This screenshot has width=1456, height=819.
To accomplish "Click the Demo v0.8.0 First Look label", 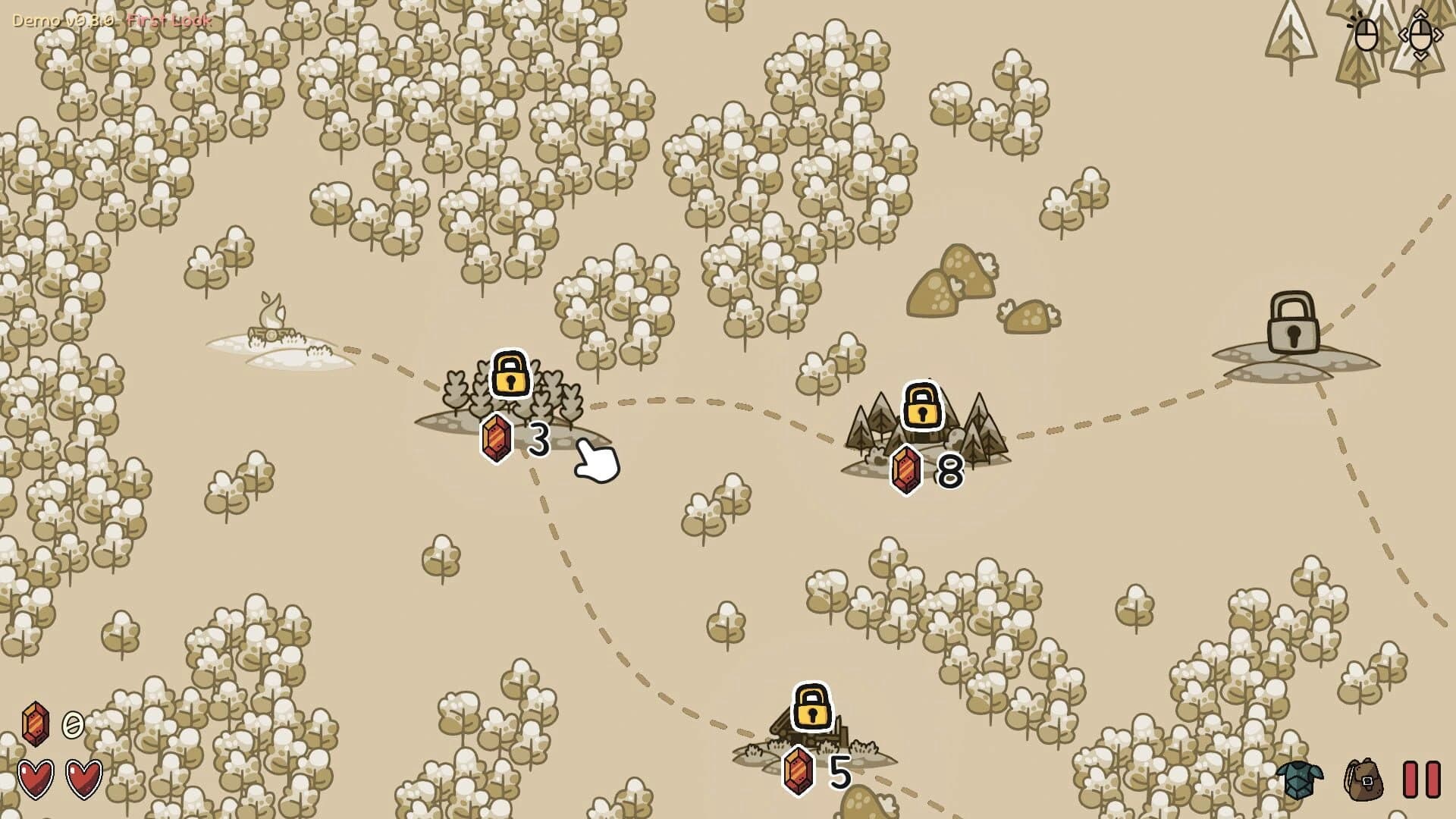I will pos(108,20).
